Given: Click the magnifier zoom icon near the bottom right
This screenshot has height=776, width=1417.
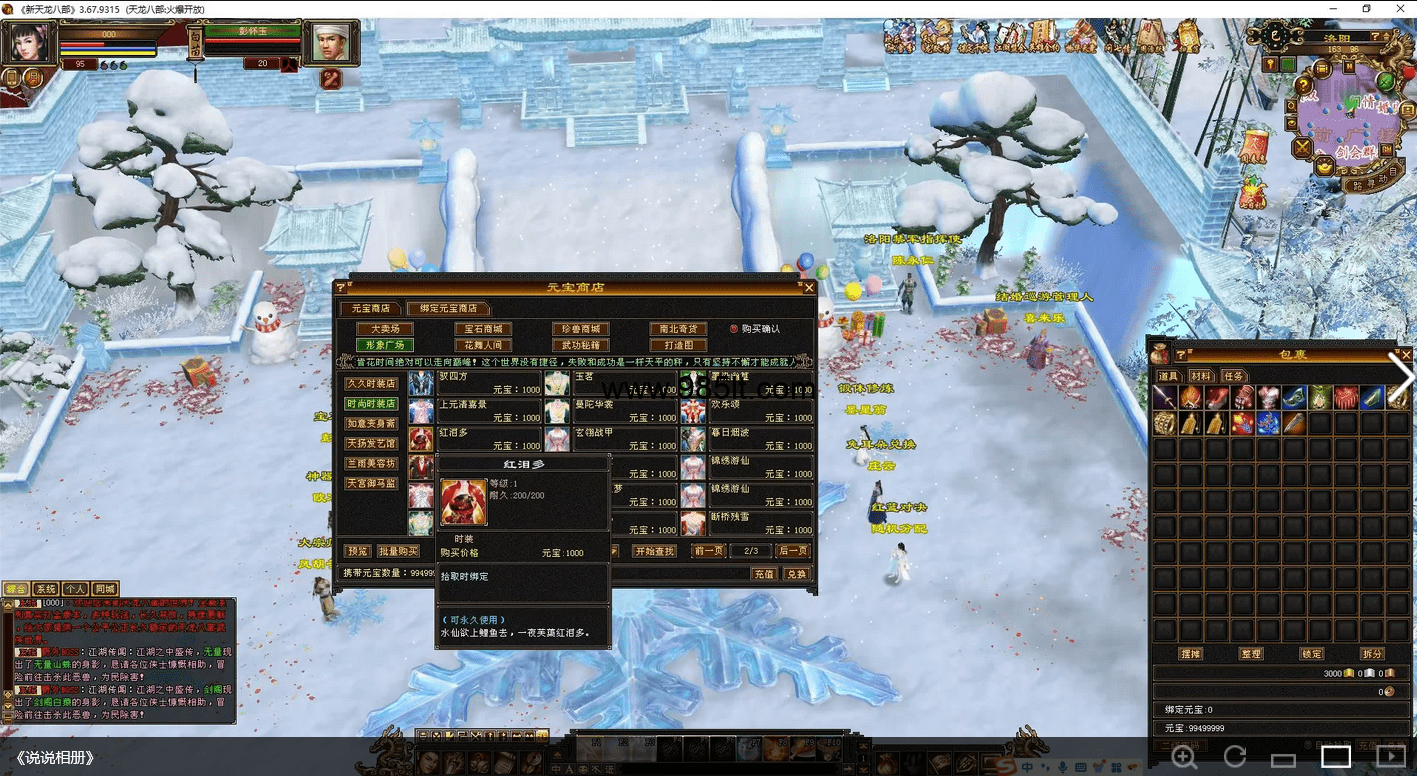Looking at the screenshot, I should click(x=1185, y=758).
